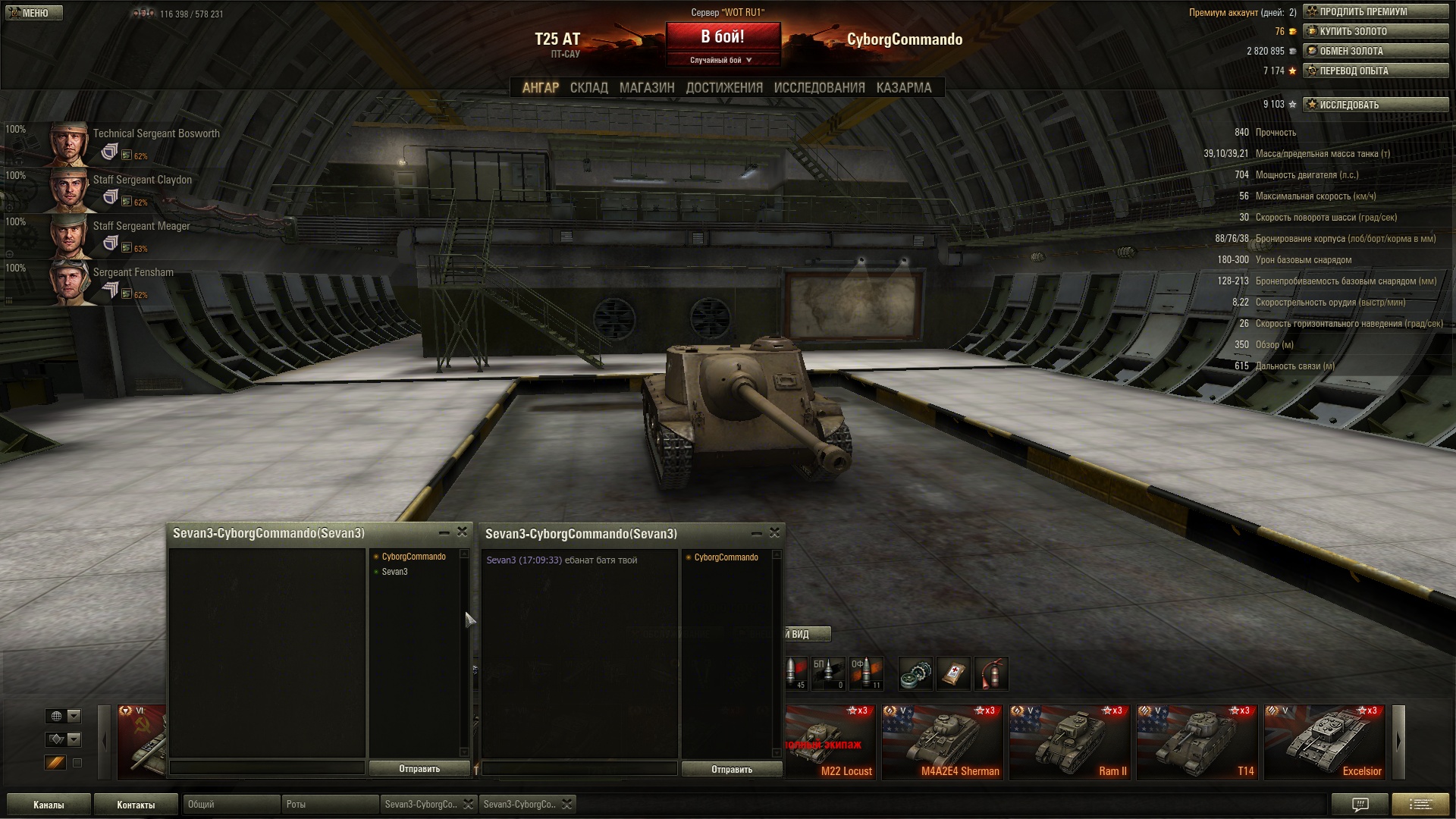Open the Каналы button
Screen dimensions: 1456x819
click(x=49, y=805)
